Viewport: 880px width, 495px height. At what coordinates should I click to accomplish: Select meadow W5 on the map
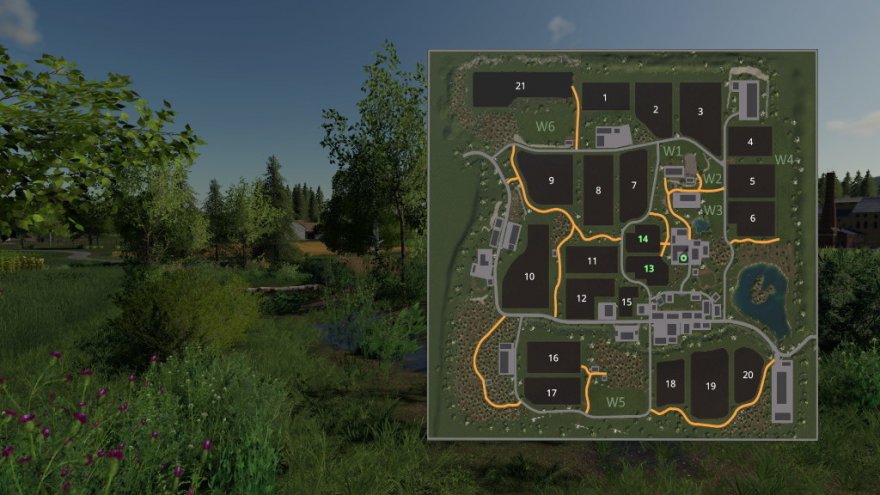coord(616,402)
